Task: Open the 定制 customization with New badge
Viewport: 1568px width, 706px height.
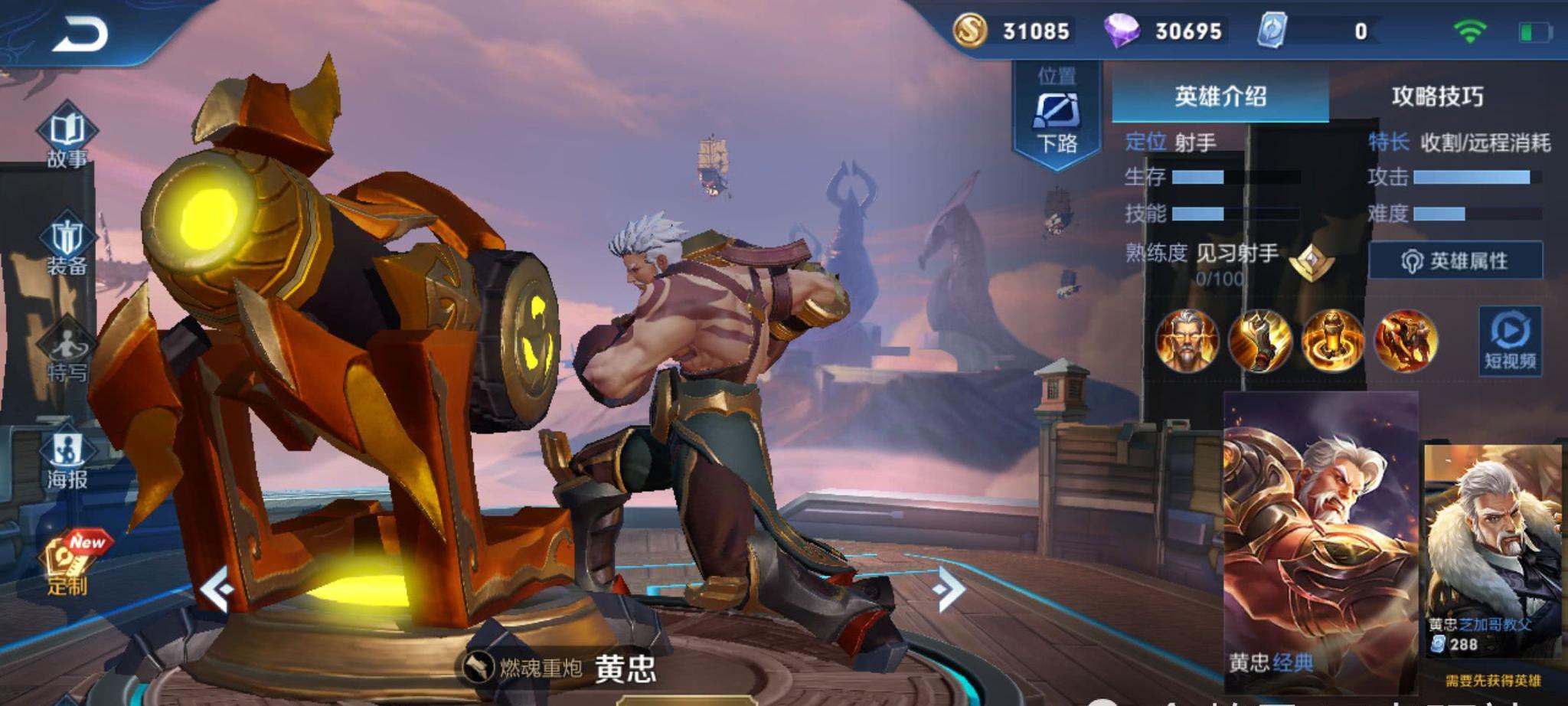Action: click(69, 563)
